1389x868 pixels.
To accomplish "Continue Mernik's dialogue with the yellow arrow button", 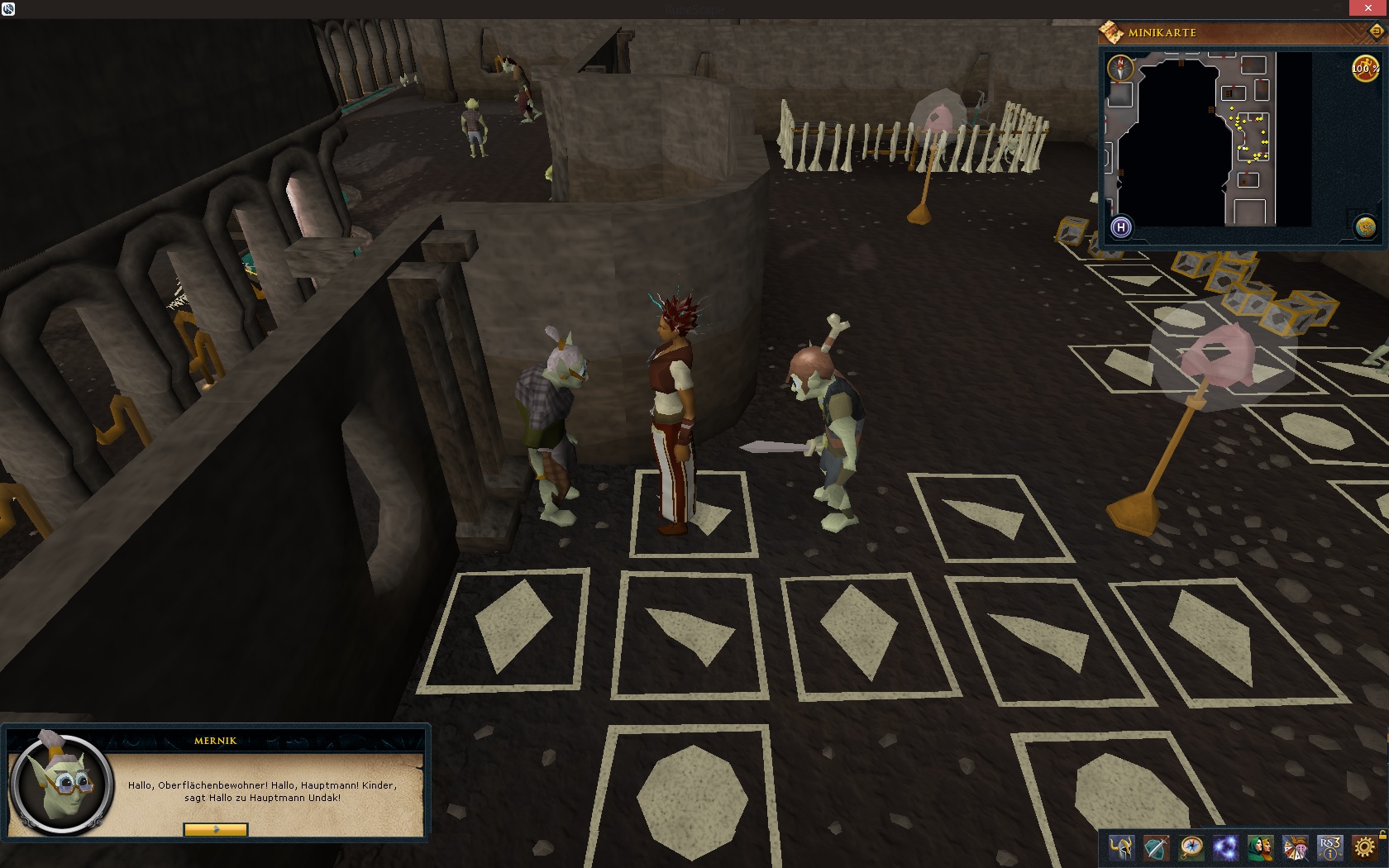I will (215, 829).
